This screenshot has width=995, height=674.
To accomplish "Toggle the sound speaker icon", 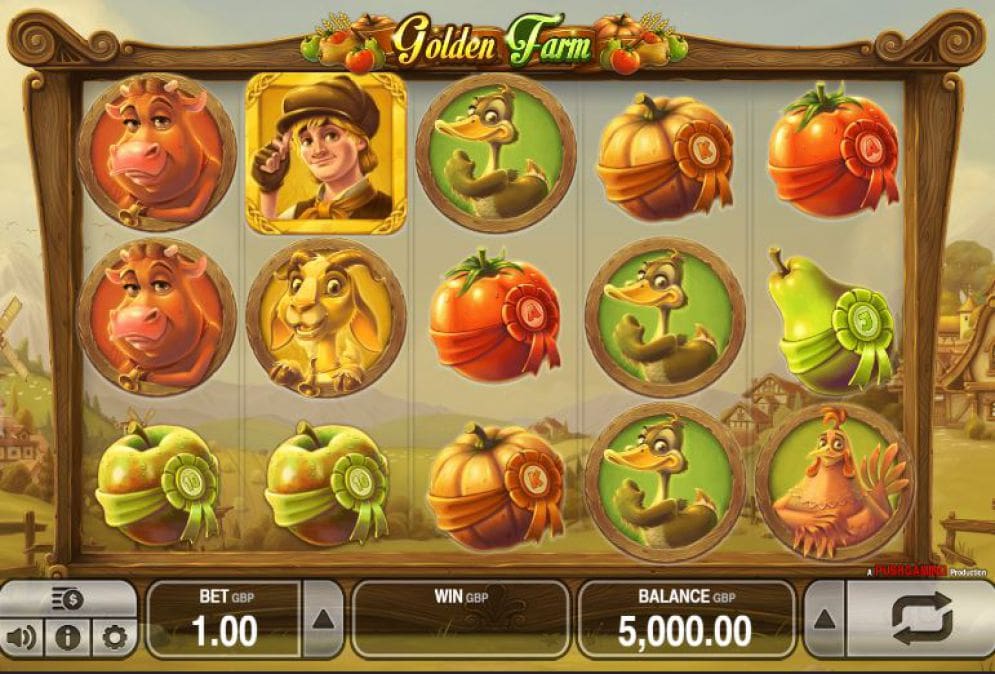I will [21, 637].
